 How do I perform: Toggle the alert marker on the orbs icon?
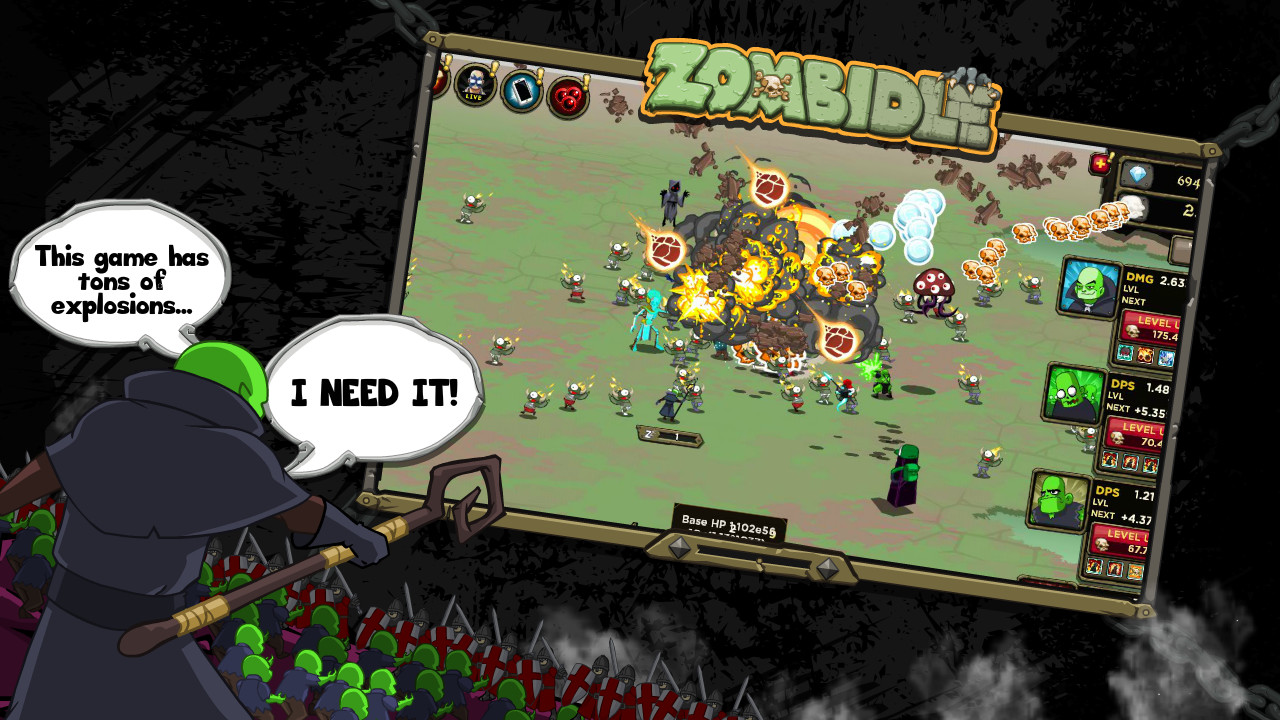tap(586, 81)
